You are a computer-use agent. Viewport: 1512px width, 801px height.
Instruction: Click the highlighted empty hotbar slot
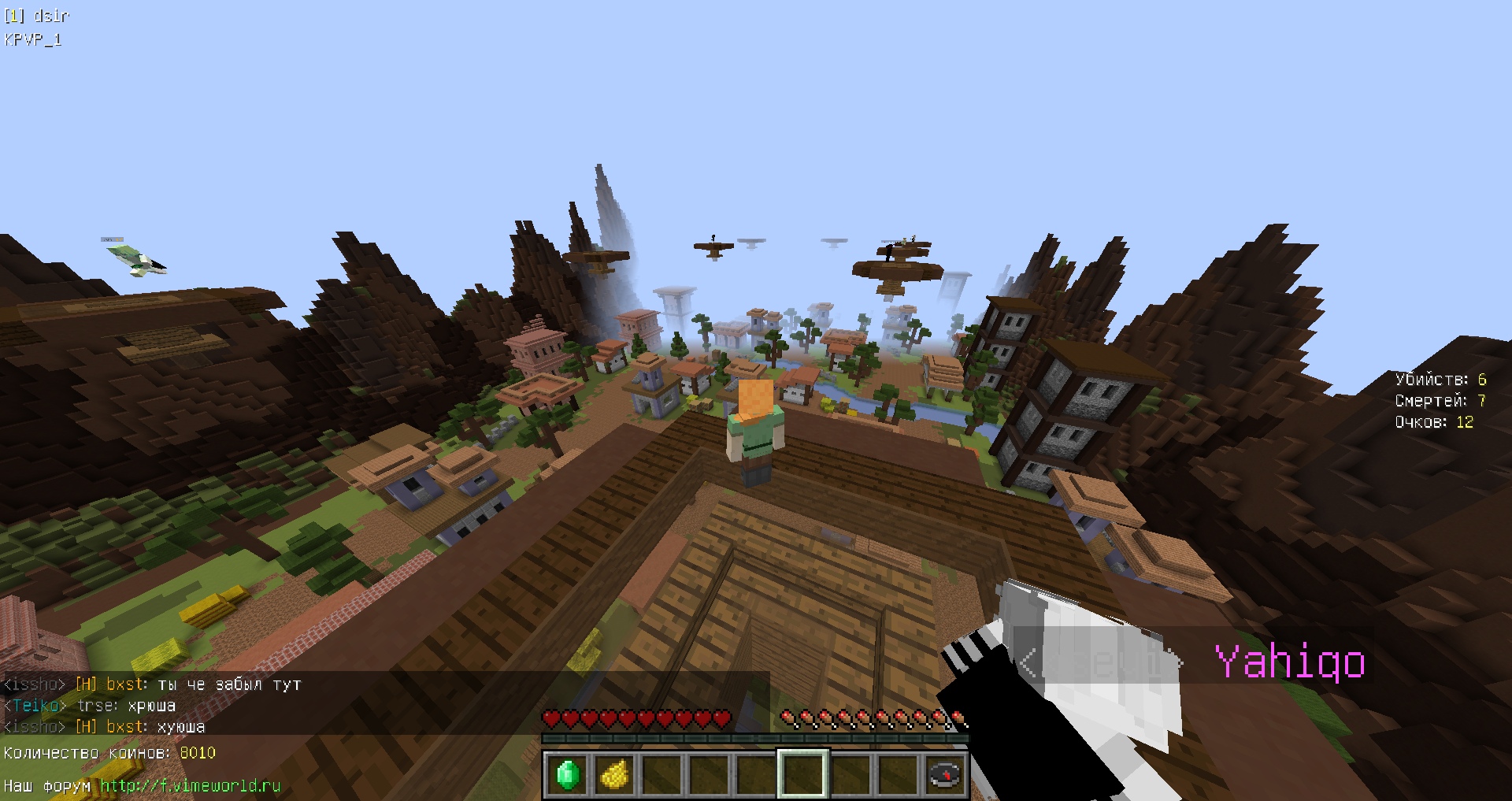[802, 774]
